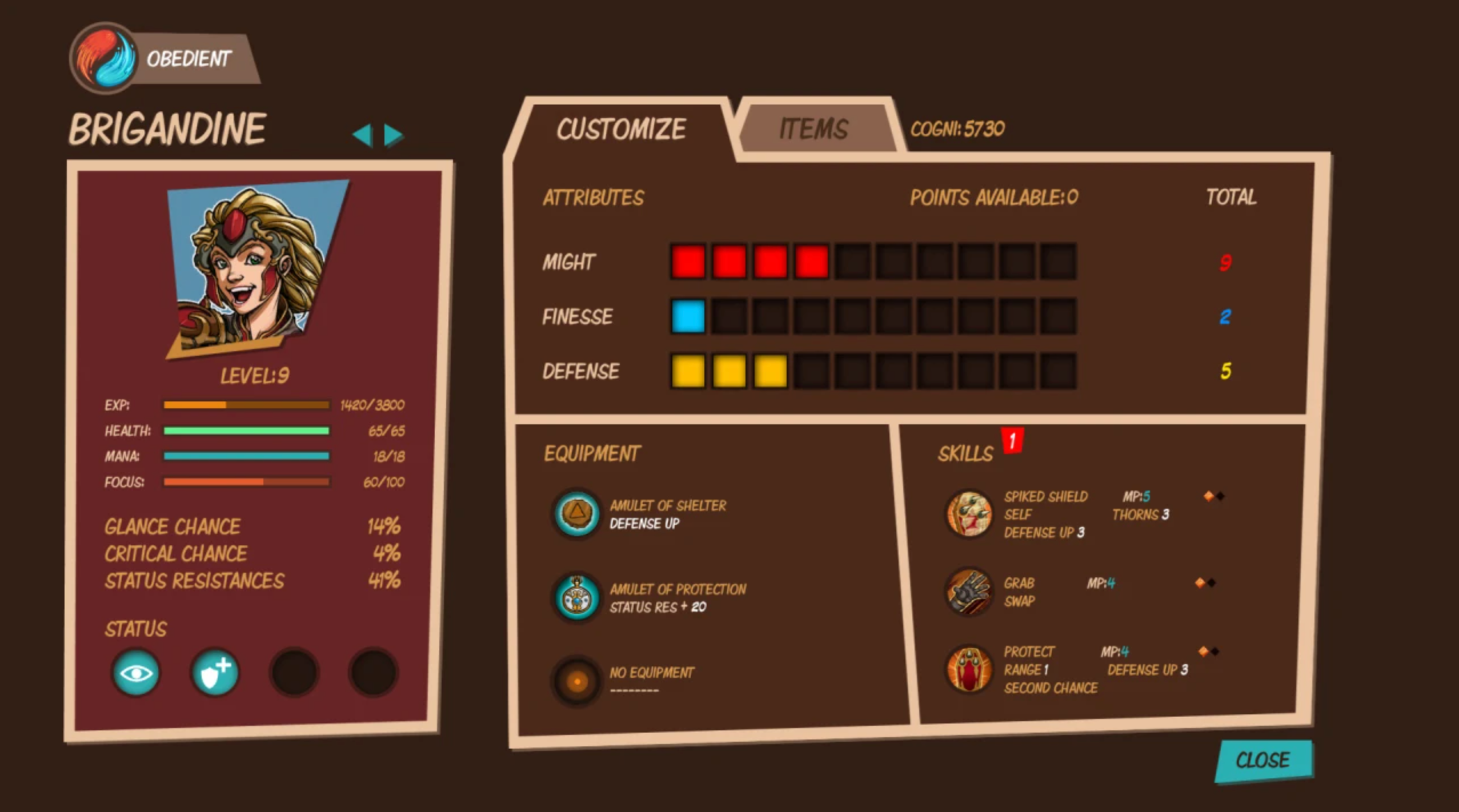Select the Customize tab
This screenshot has width=1459, height=812.
tap(622, 127)
